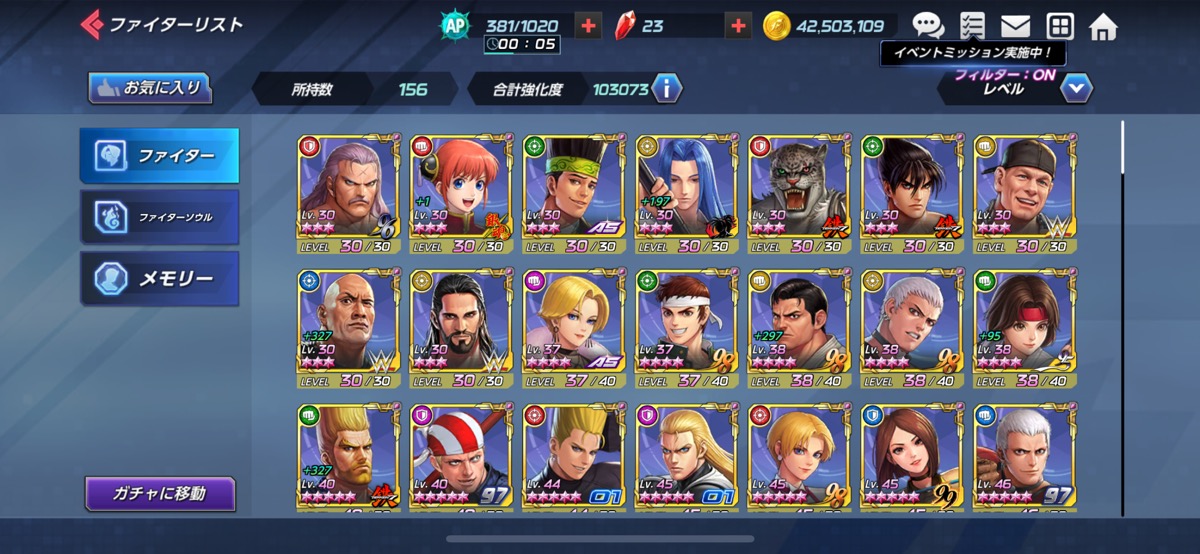Open the mail envelope inbox
Viewport: 1200px width, 554px height.
click(x=1015, y=26)
